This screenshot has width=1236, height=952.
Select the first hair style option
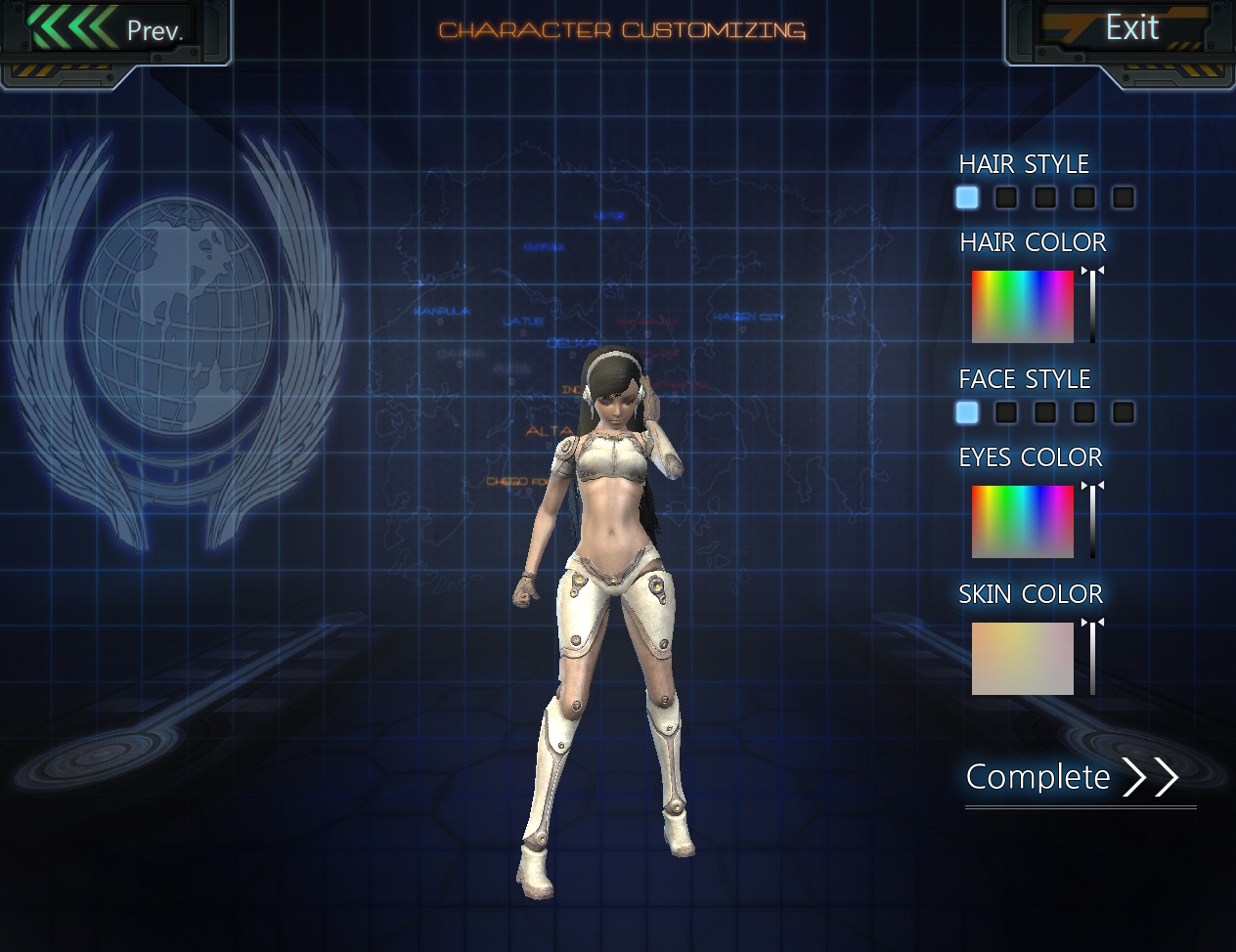point(967,197)
